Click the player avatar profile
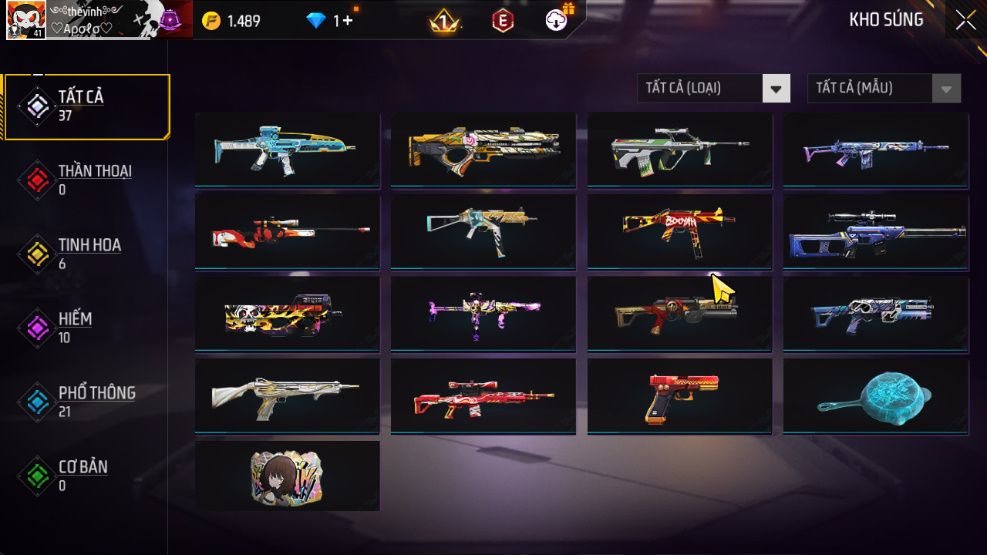 point(24,20)
